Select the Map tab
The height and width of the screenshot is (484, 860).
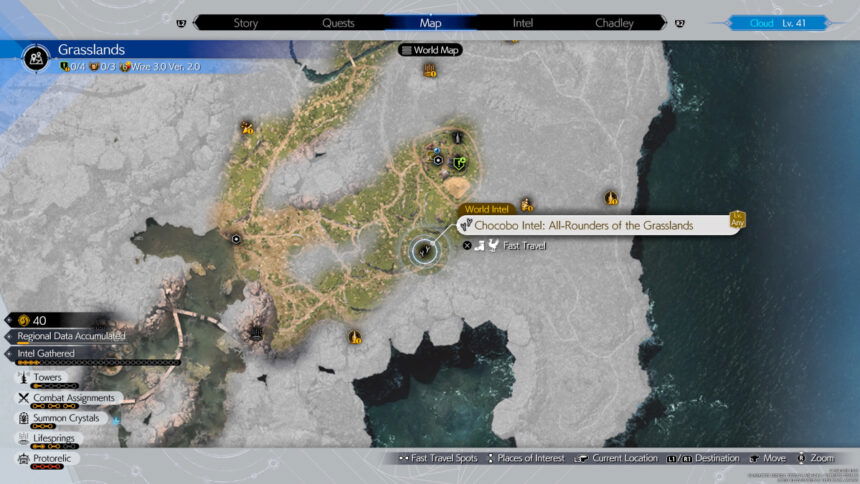pos(430,22)
